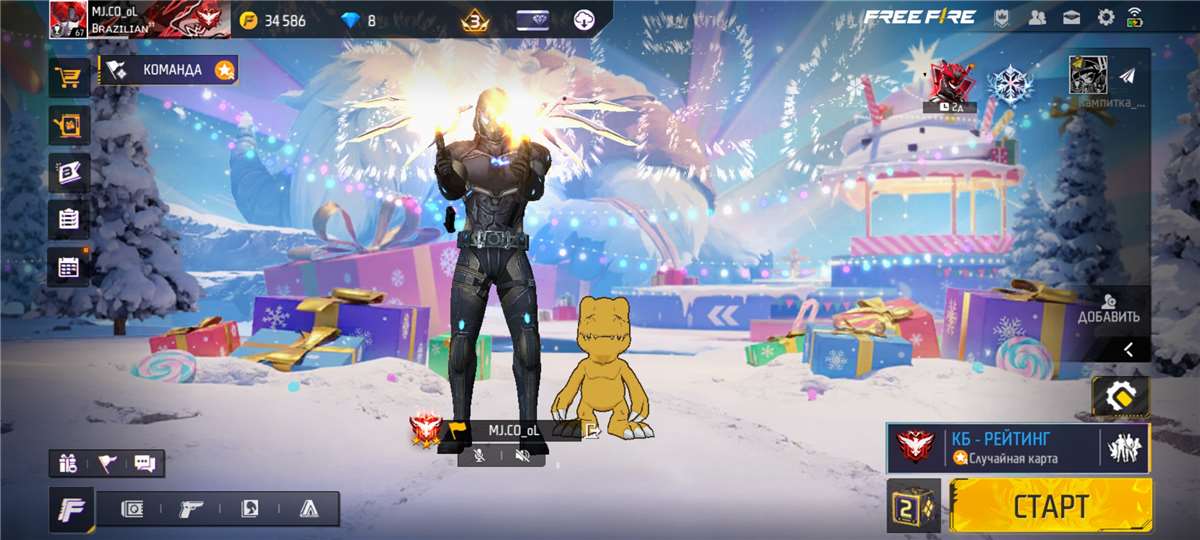The height and width of the screenshot is (540, 1200).
Task: Open the weapons pistol icon
Action: pyautogui.click(x=191, y=509)
